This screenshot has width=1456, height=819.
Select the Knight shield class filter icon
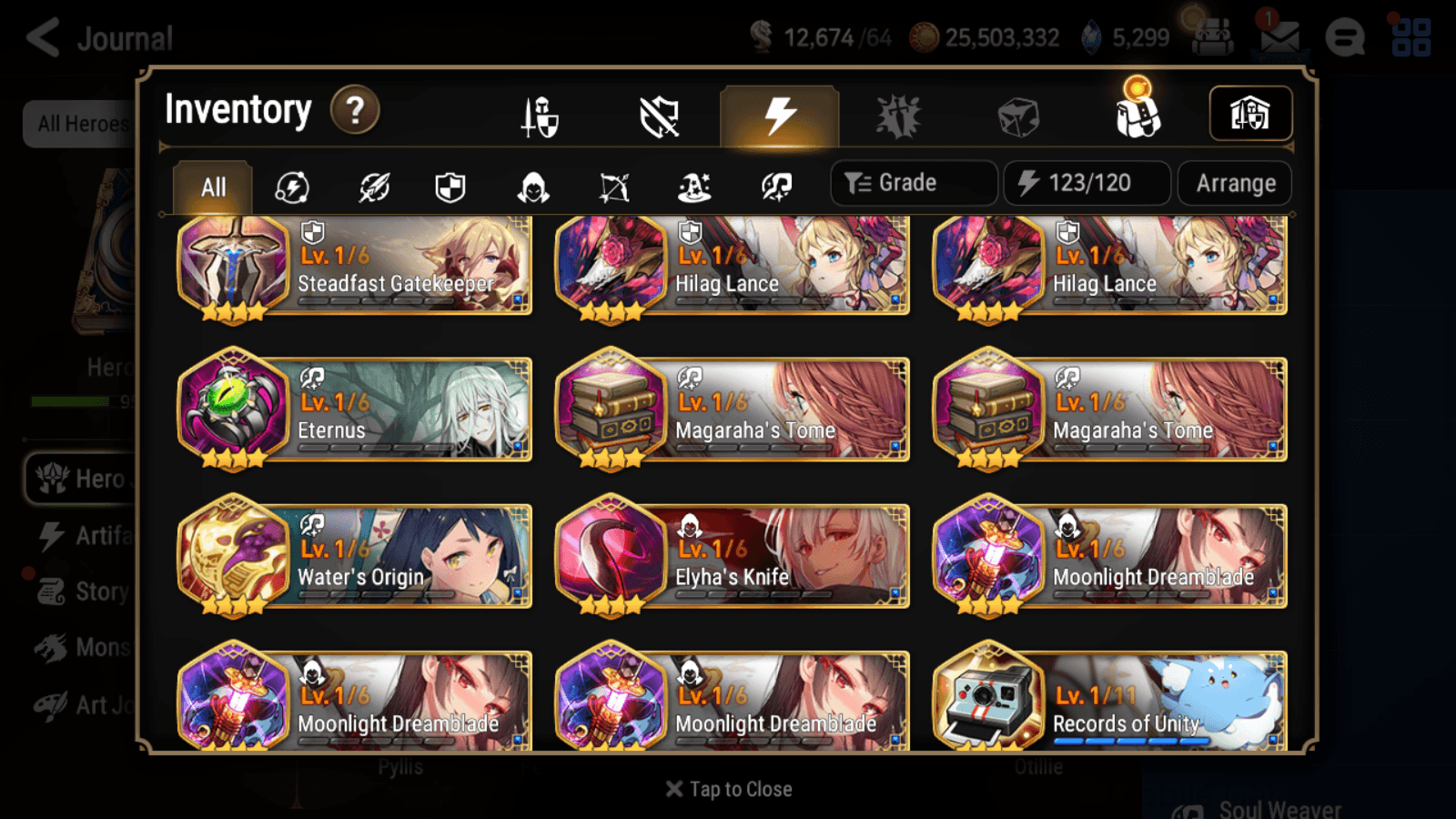point(450,187)
